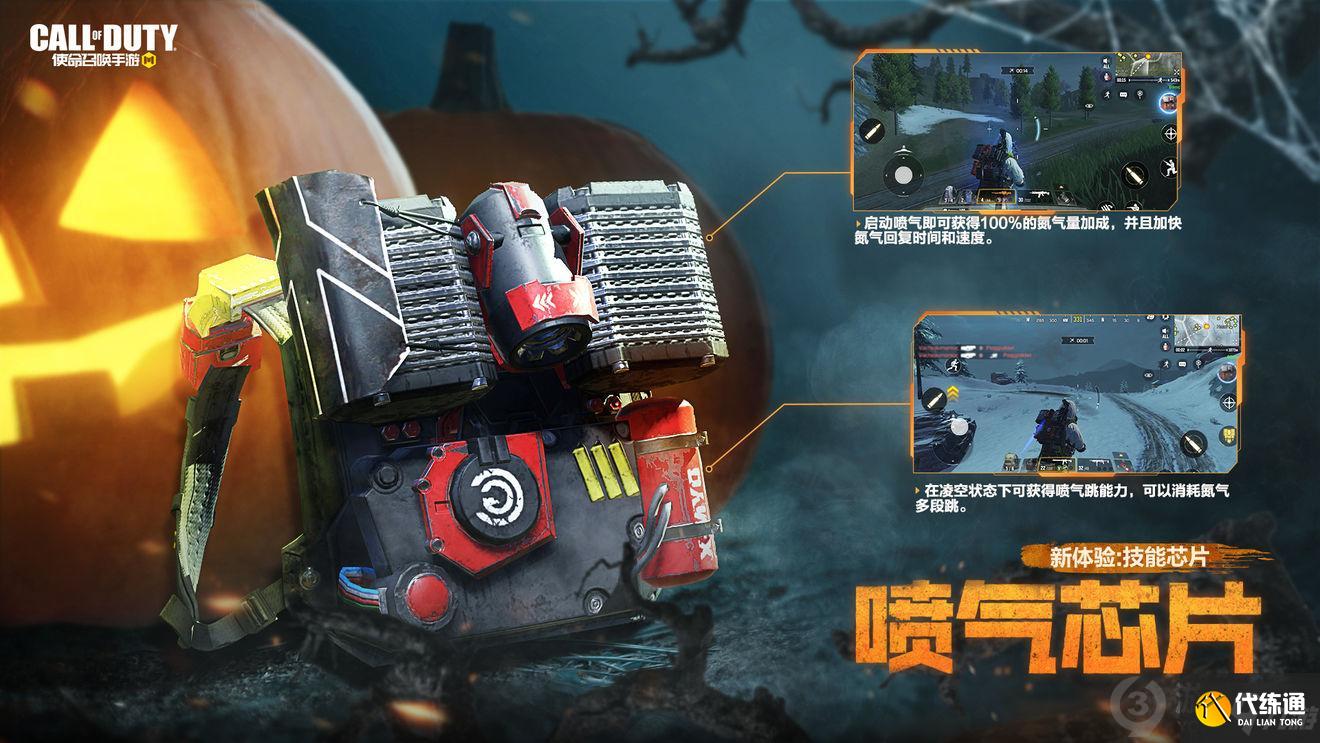Tap the bullet fire button
Image resolution: width=1320 pixels, height=743 pixels.
(1134, 172)
